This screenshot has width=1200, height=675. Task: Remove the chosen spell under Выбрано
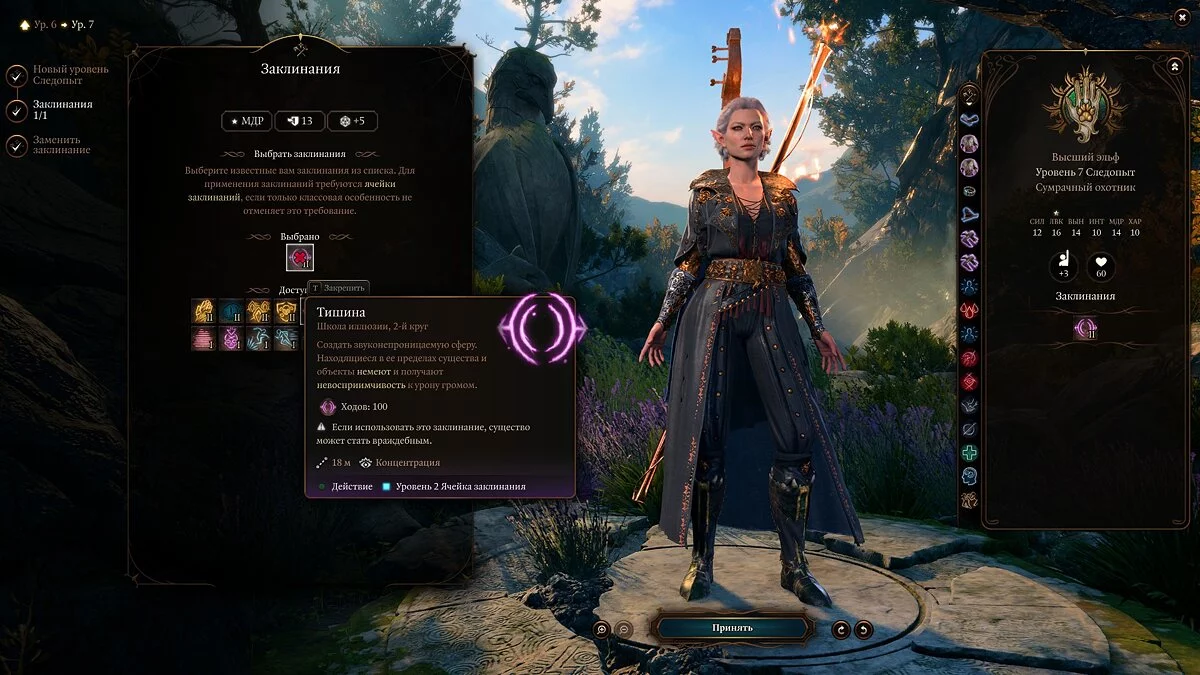(300, 258)
